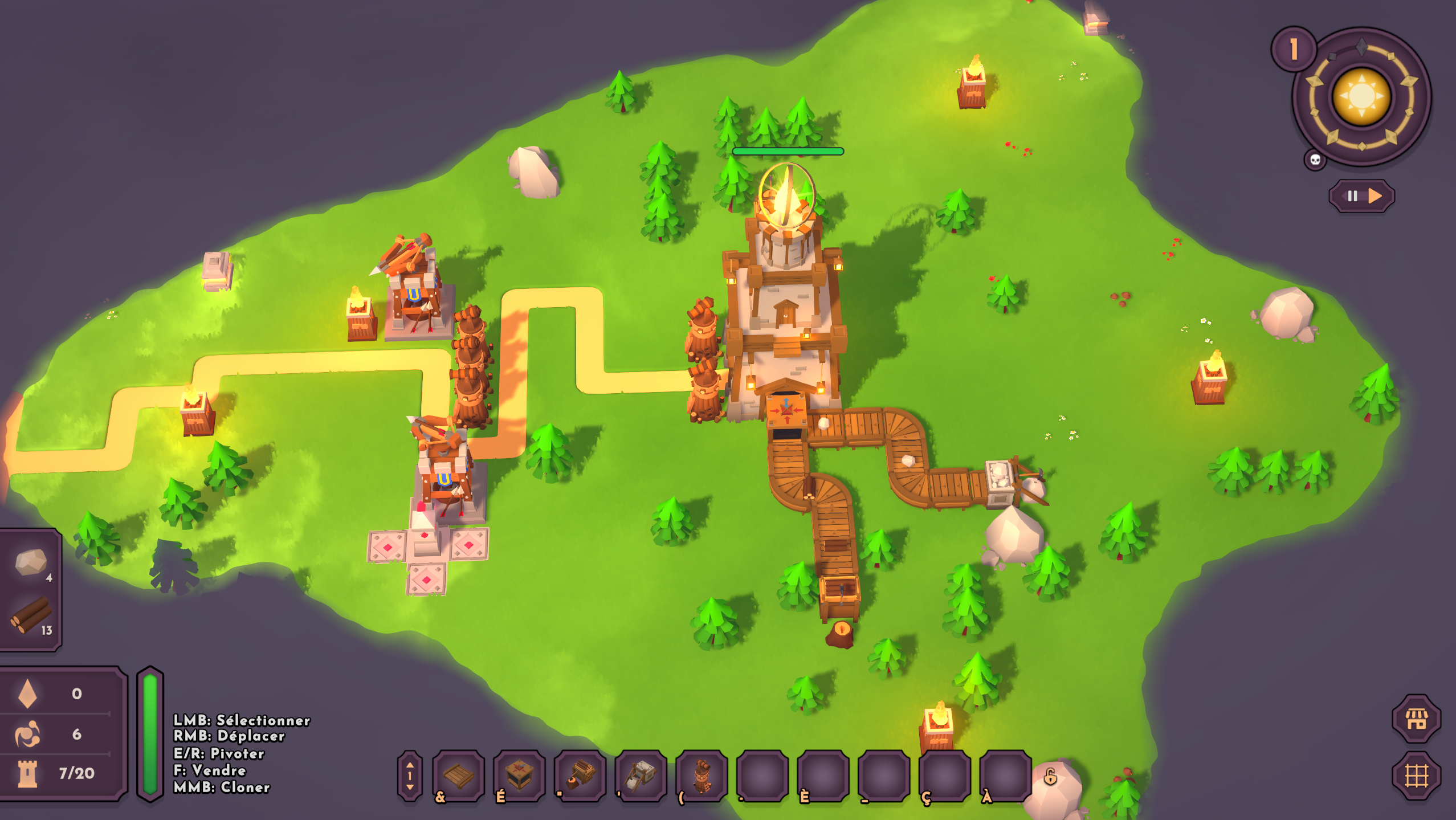This screenshot has width=1456, height=820.
Task: Click the sun day-cycle dial
Action: (1361, 96)
